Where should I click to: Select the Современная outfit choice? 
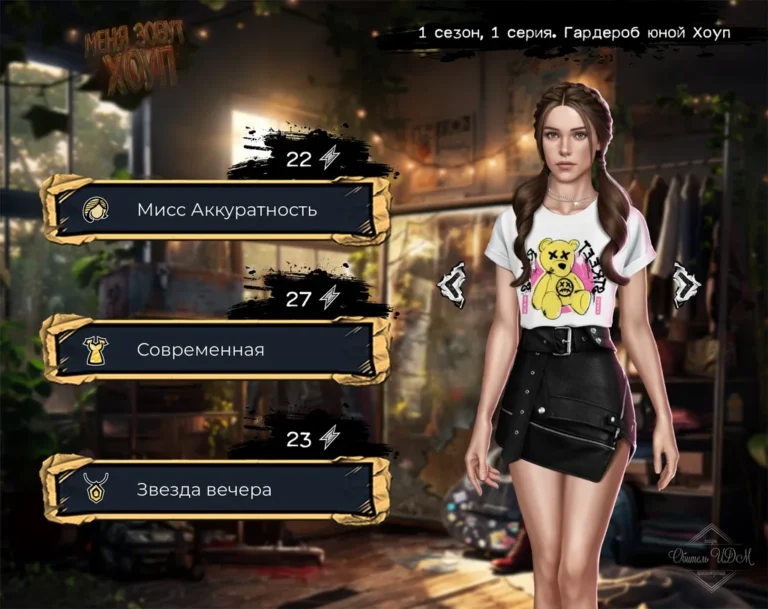[215, 350]
